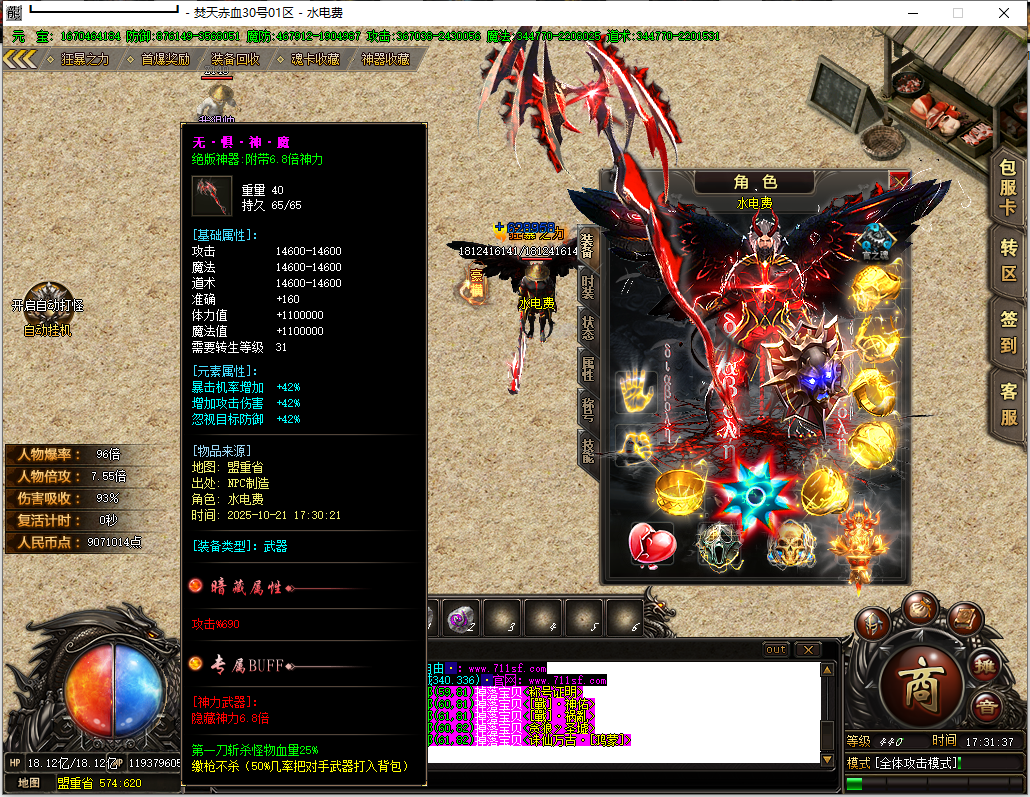
Task: Select the broken red heart equipment slot
Action: pyautogui.click(x=651, y=543)
